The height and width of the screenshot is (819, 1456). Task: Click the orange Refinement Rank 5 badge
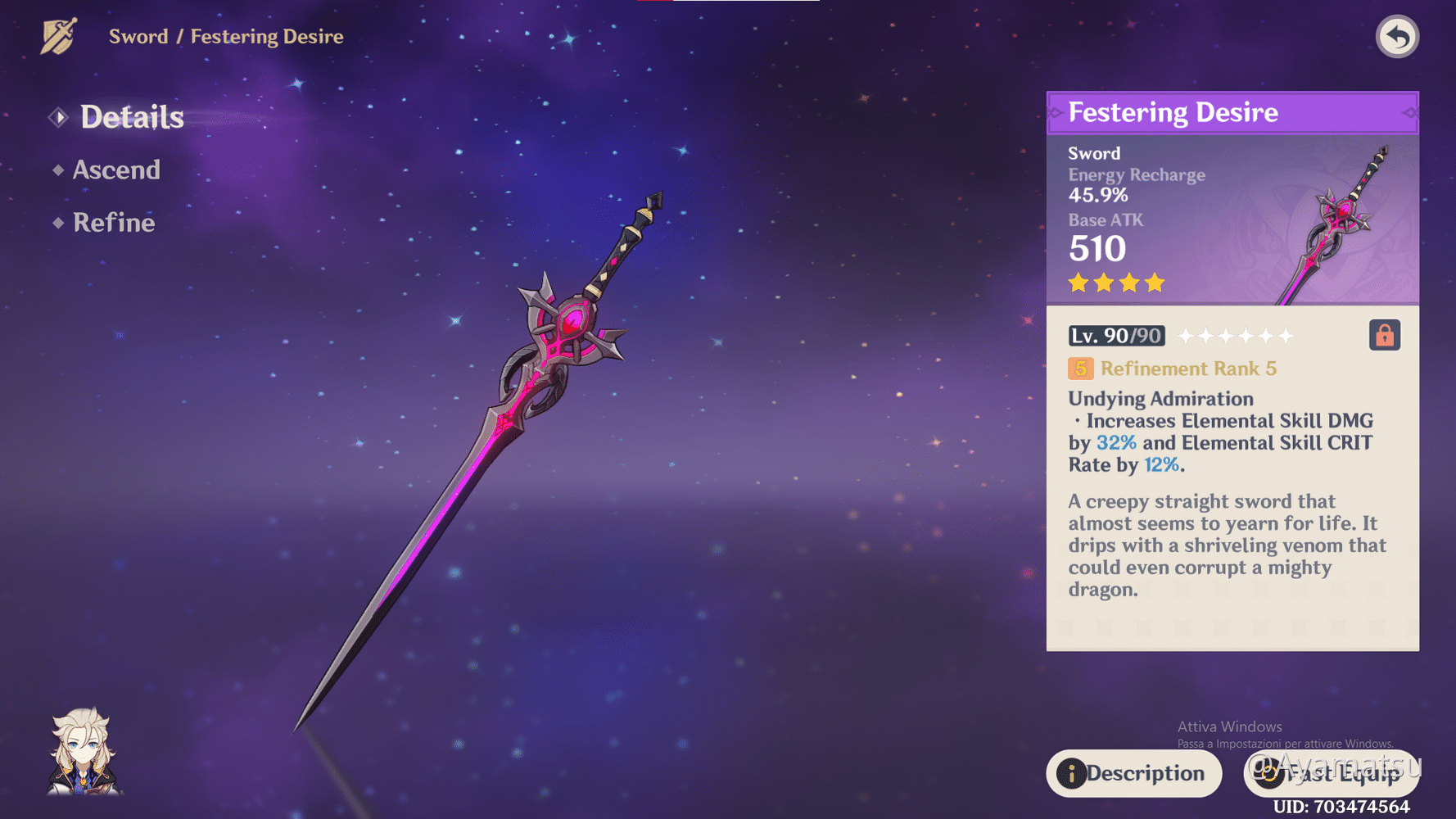(x=1079, y=369)
